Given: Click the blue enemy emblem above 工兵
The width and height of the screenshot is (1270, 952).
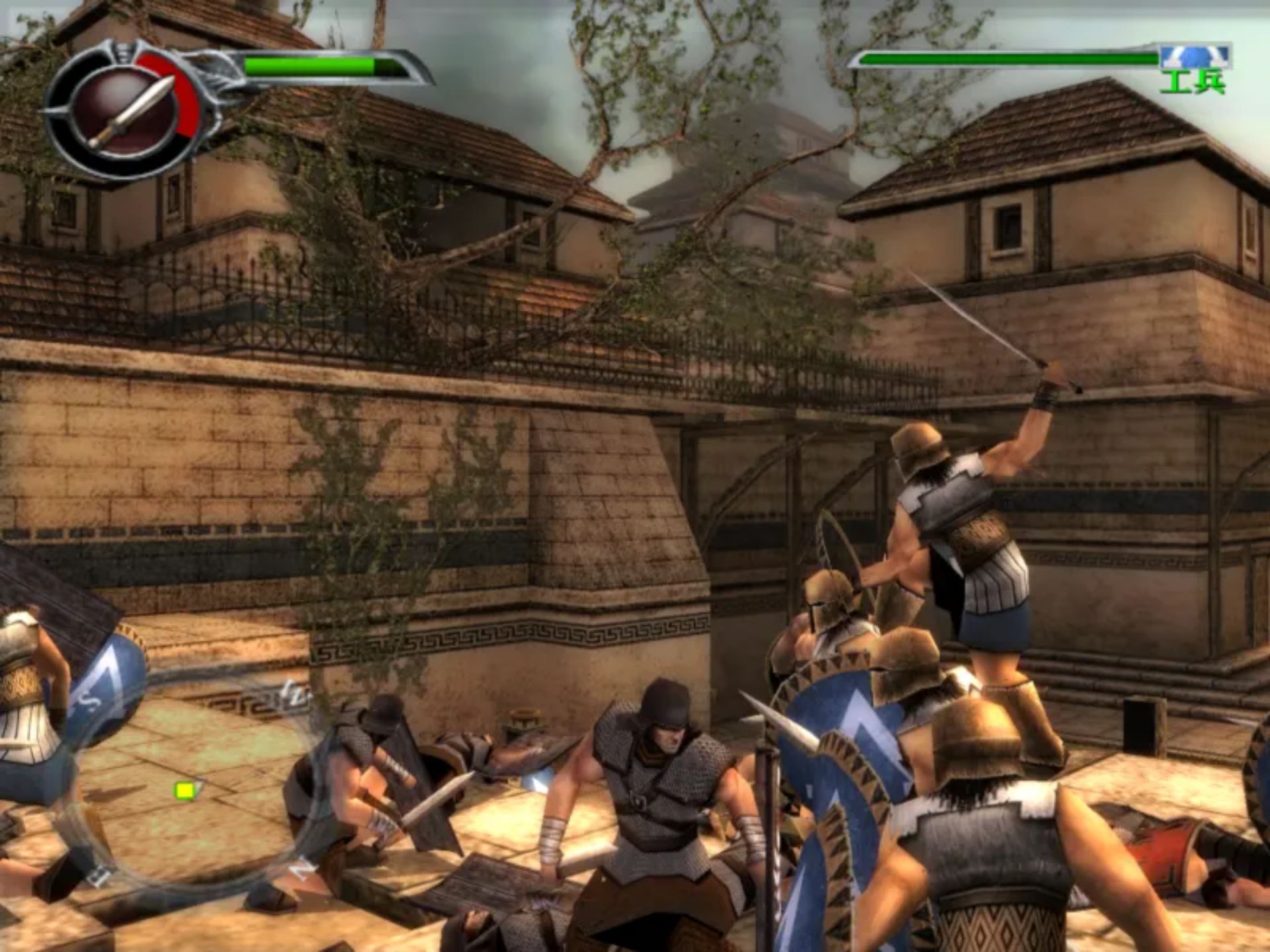Looking at the screenshot, I should tap(1195, 56).
